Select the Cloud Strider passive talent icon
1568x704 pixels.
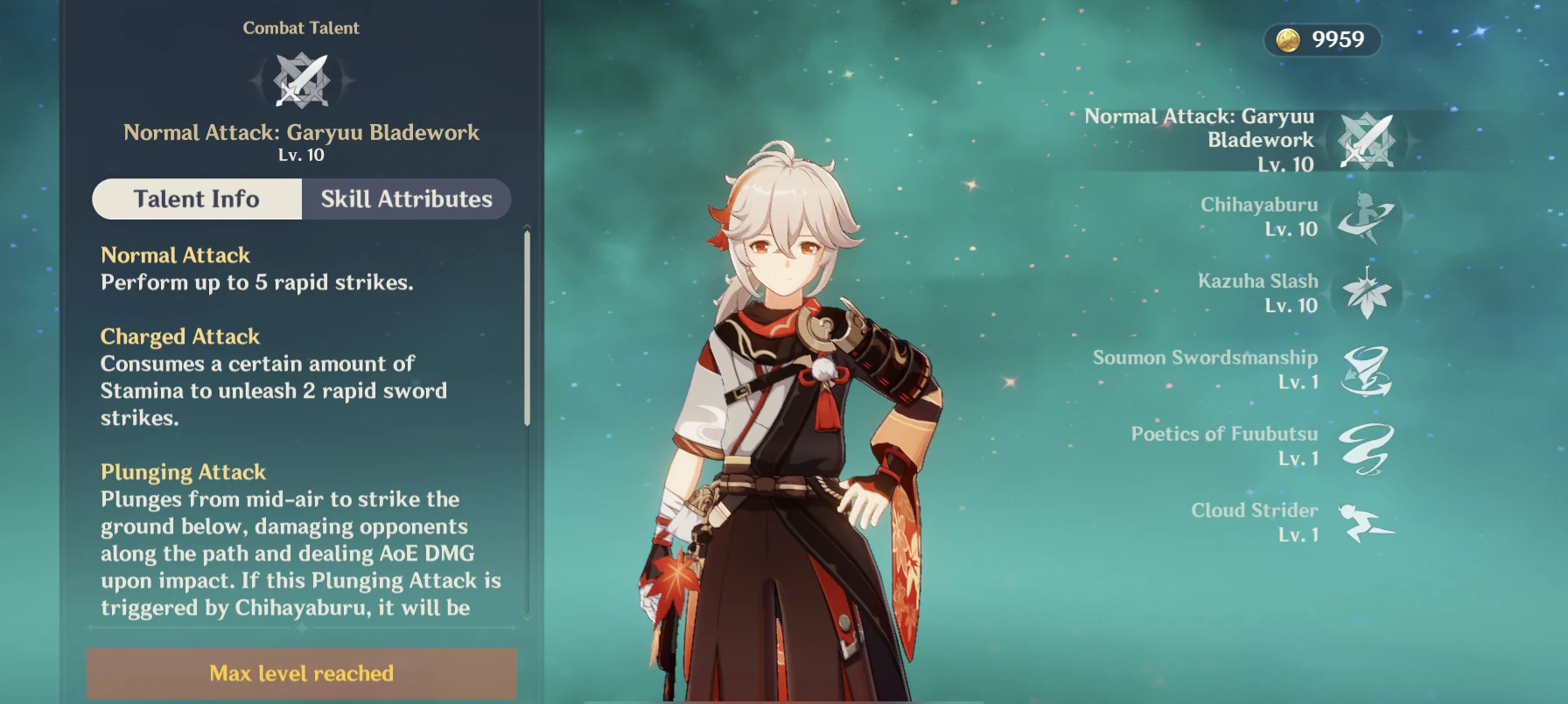1368,524
